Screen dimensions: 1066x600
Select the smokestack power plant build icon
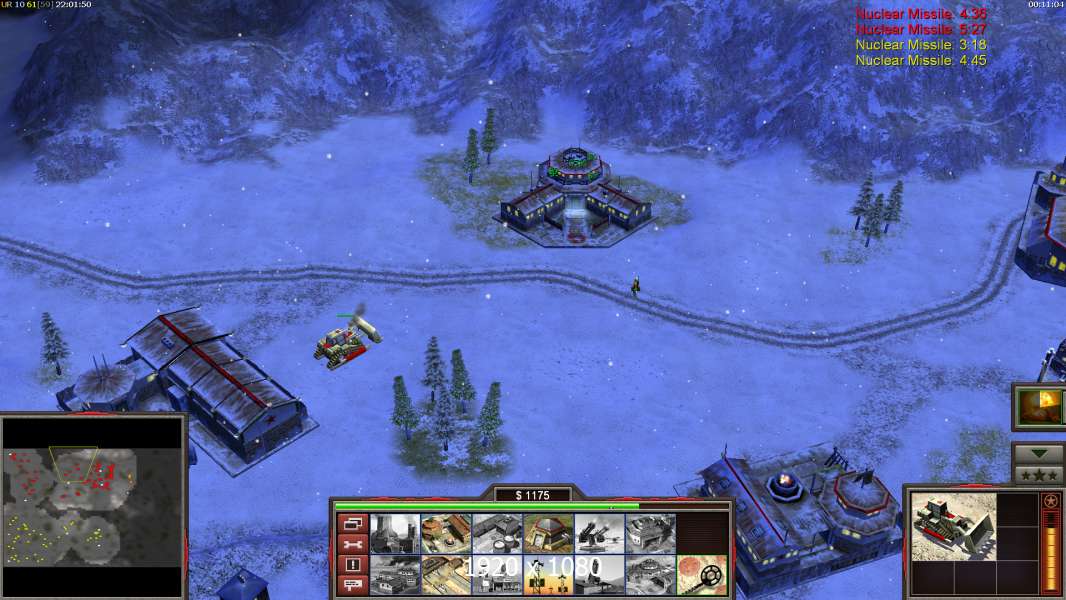(394, 534)
